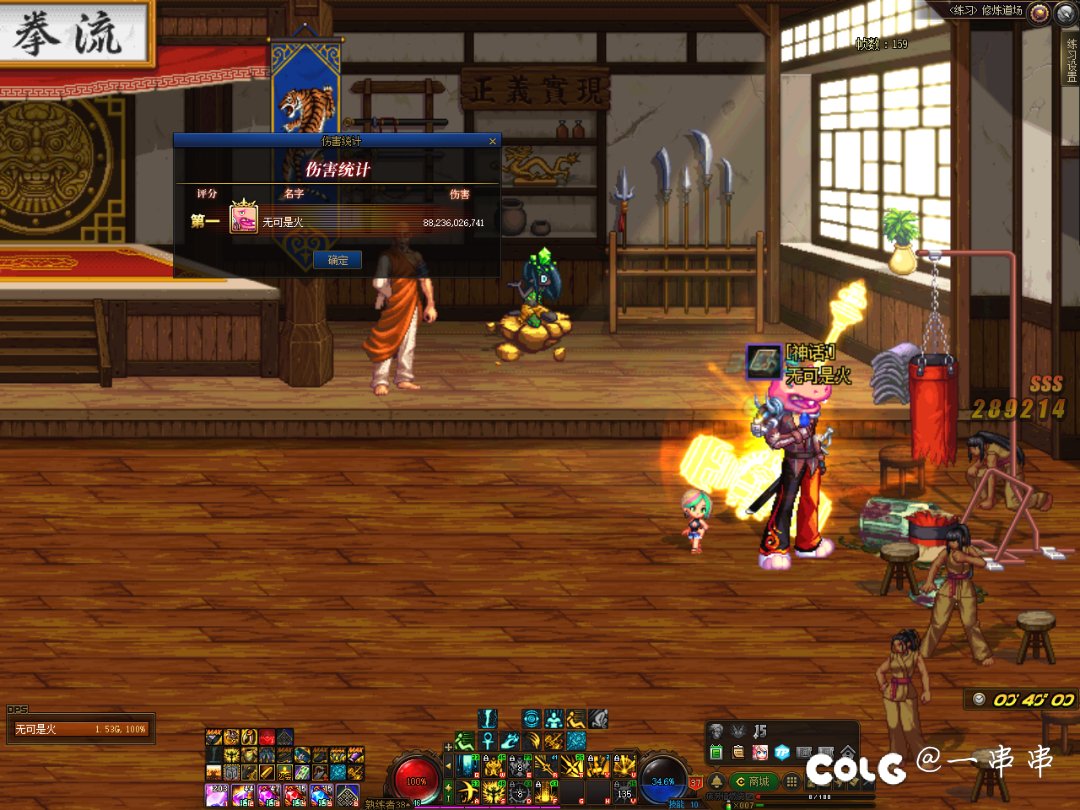Open the grid menu button beside 商城
This screenshot has width=1080, height=810.
[x=791, y=781]
